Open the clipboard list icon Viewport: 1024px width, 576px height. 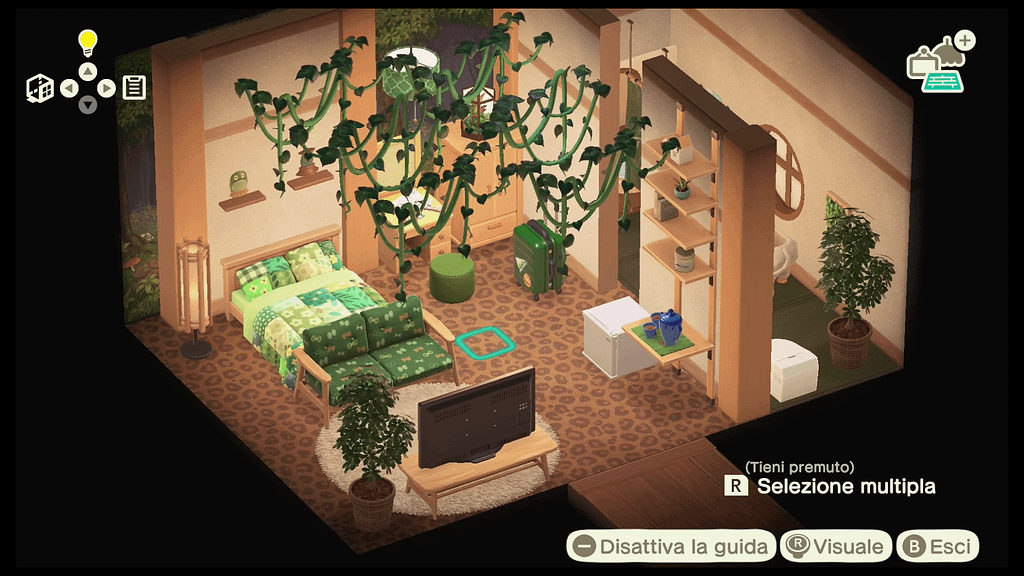[x=134, y=88]
